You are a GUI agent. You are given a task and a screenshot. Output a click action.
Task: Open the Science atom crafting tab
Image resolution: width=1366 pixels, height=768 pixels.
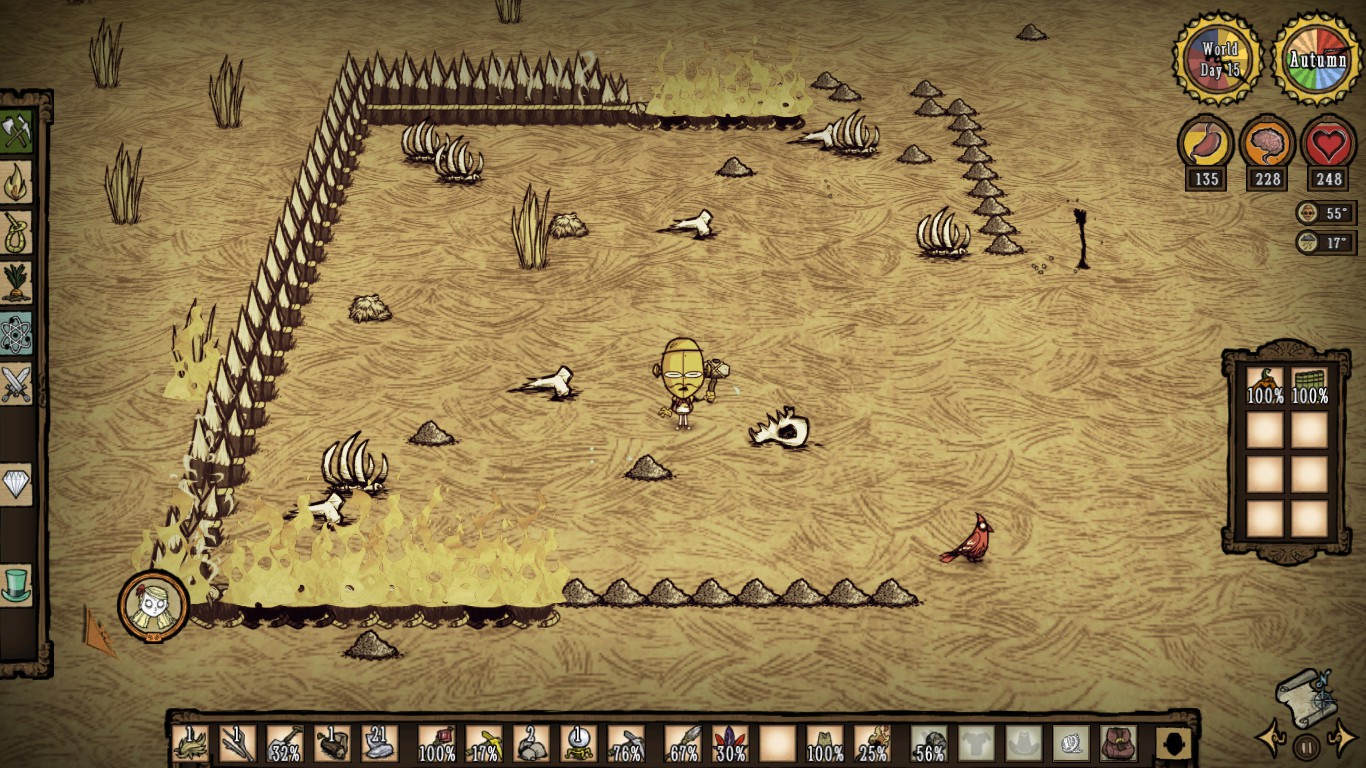coord(16,334)
